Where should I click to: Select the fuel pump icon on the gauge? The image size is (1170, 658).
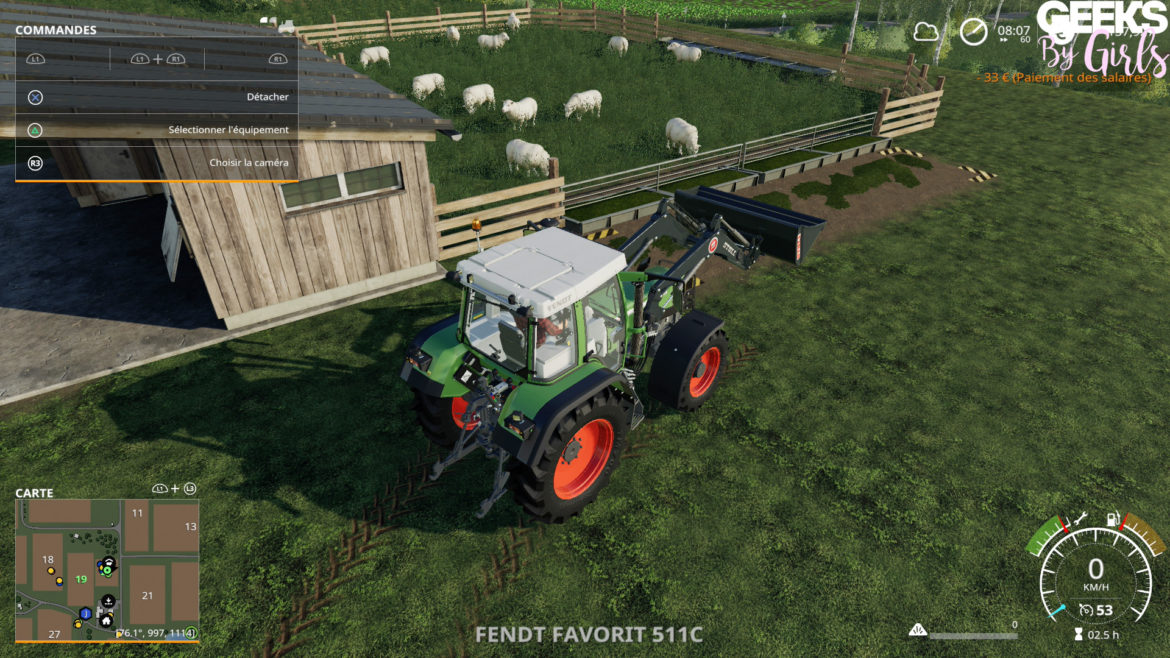pos(1110,521)
